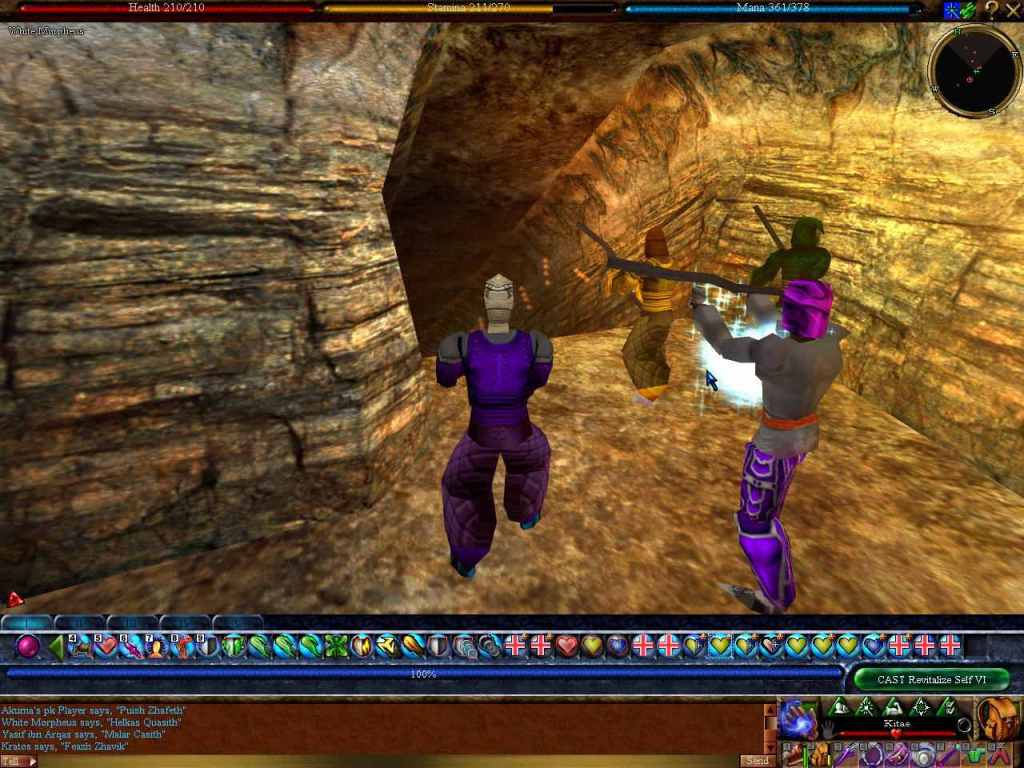Click the blue sparkle wand icon
The height and width of the screenshot is (768, 1024).
tap(952, 10)
